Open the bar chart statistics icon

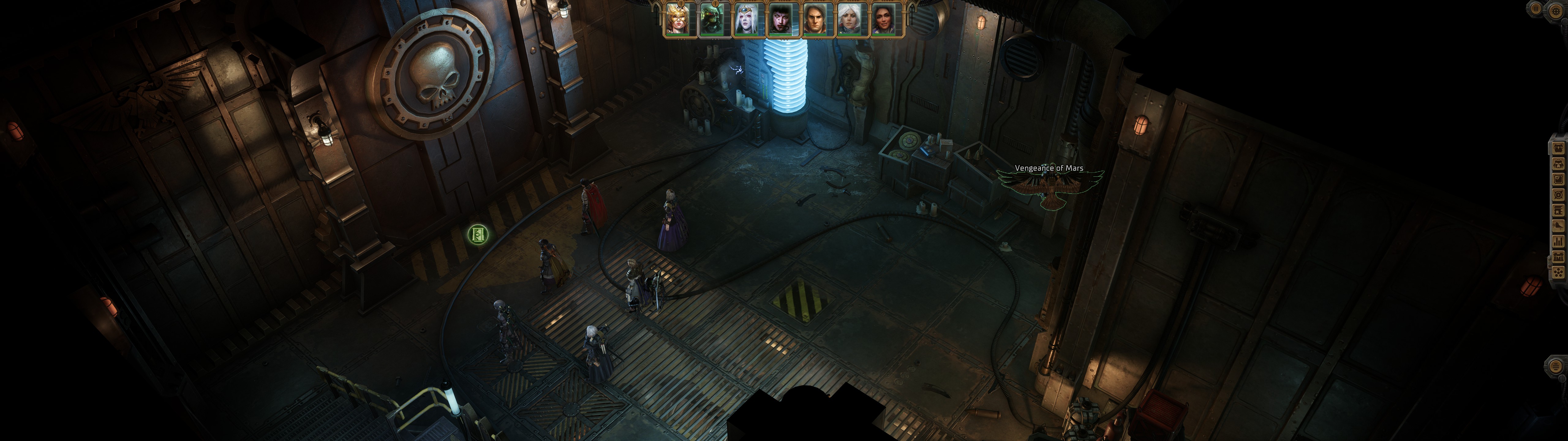point(1559,242)
